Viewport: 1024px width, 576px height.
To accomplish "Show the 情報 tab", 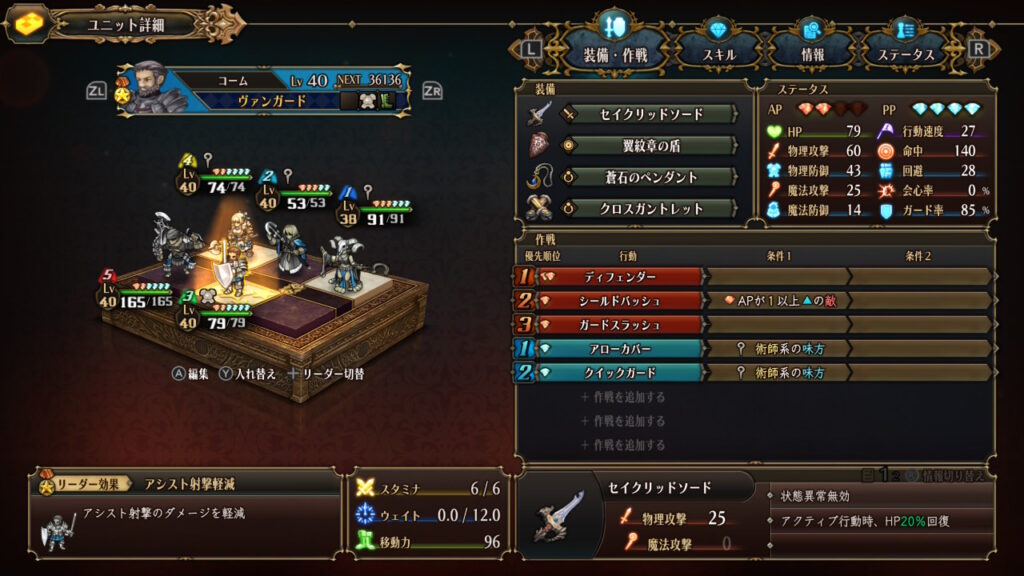I will point(812,54).
